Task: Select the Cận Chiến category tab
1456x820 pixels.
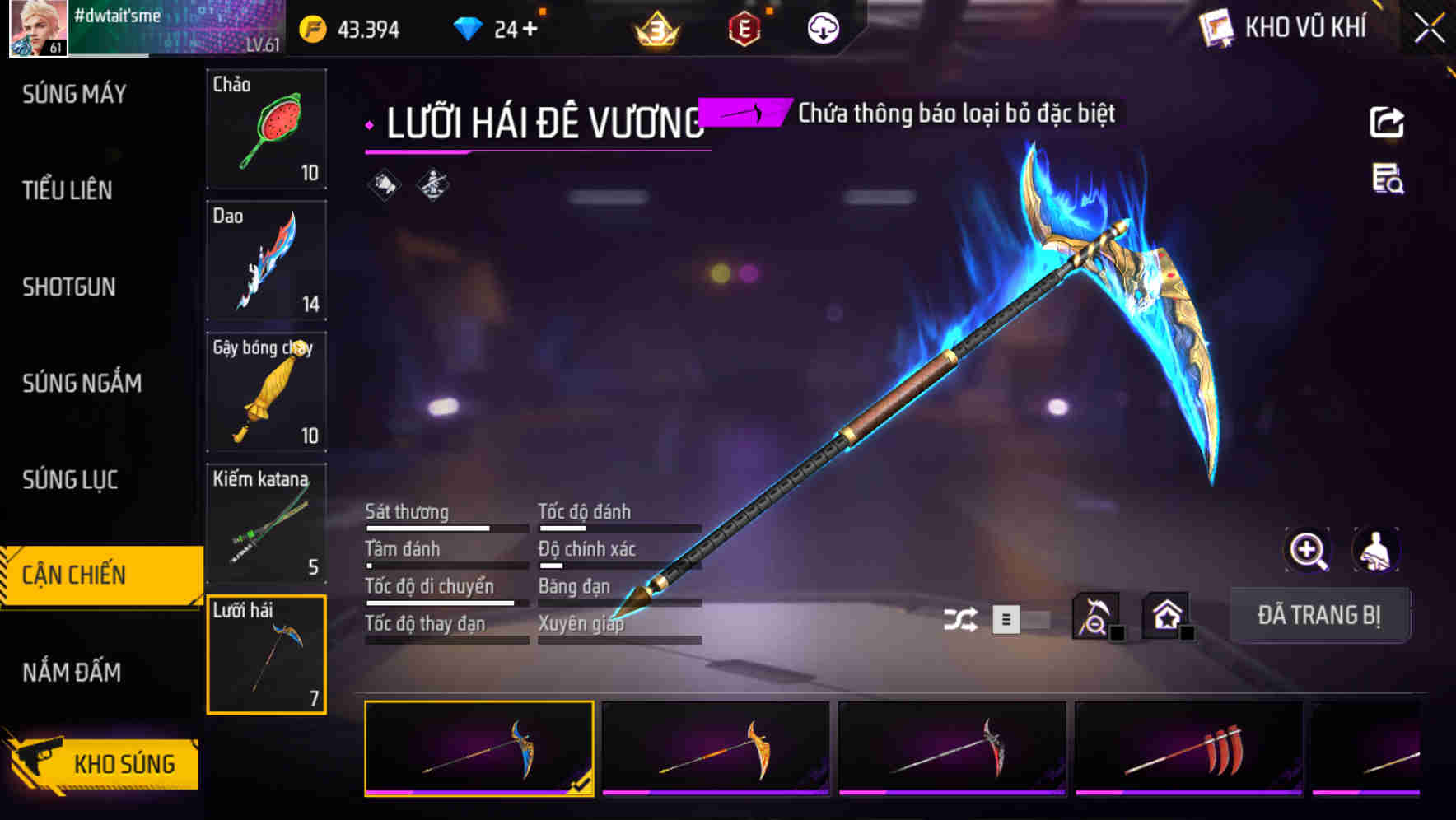Action: 72,575
